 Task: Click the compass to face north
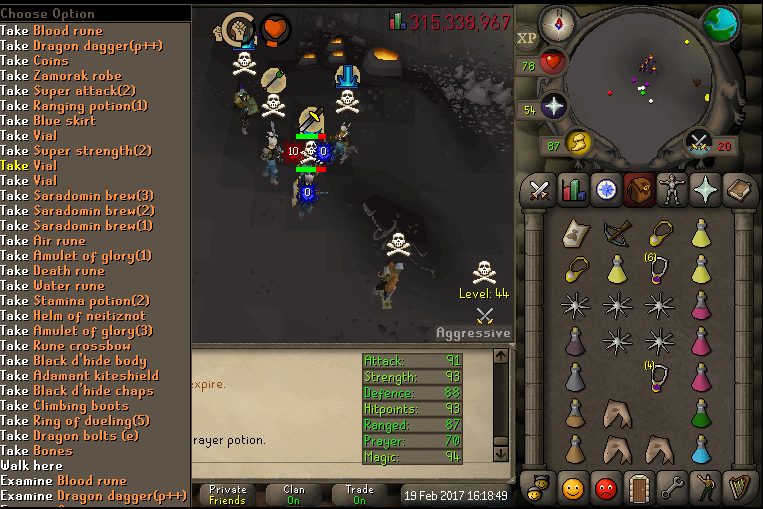tap(555, 21)
